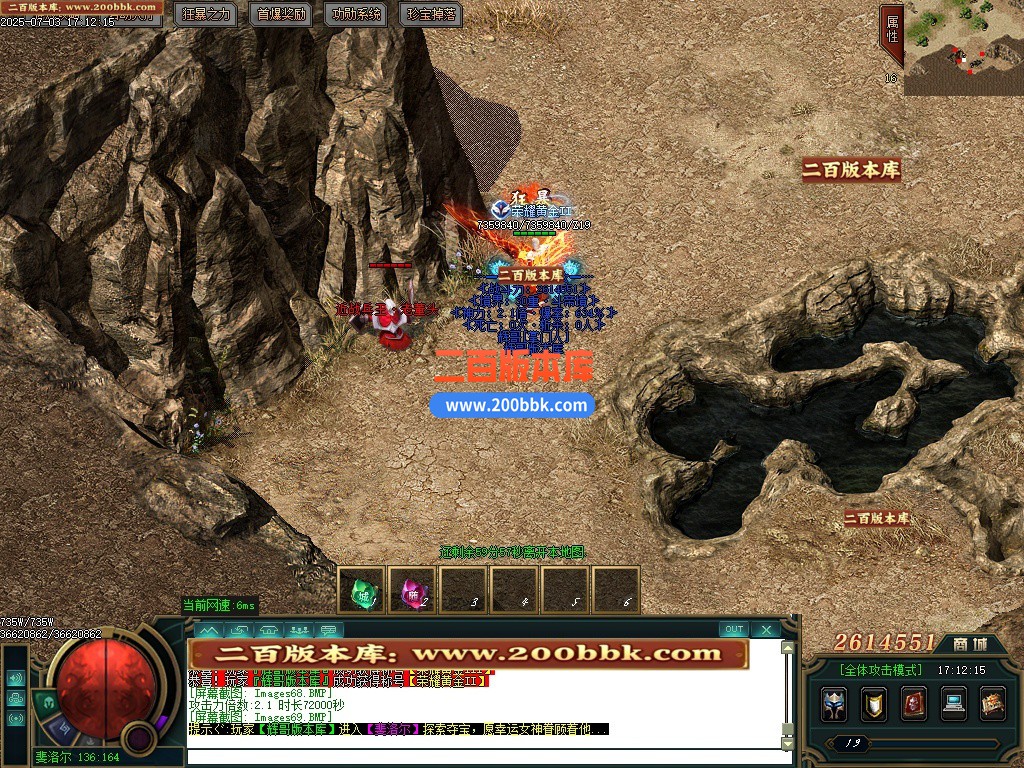Open the 功勋系统 panel
This screenshot has height=768, width=1024.
point(356,14)
